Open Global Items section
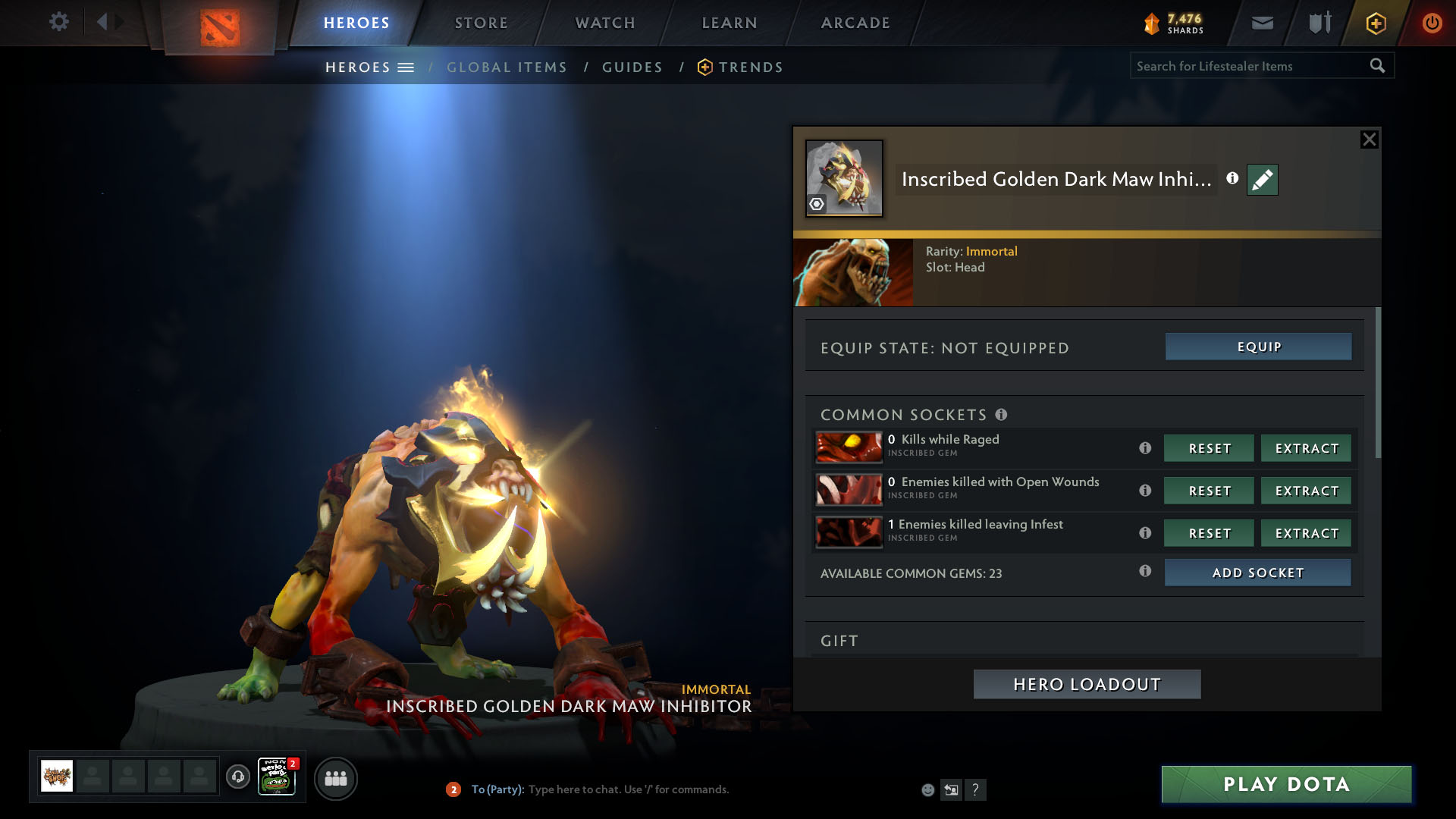This screenshot has width=1456, height=819. (507, 67)
